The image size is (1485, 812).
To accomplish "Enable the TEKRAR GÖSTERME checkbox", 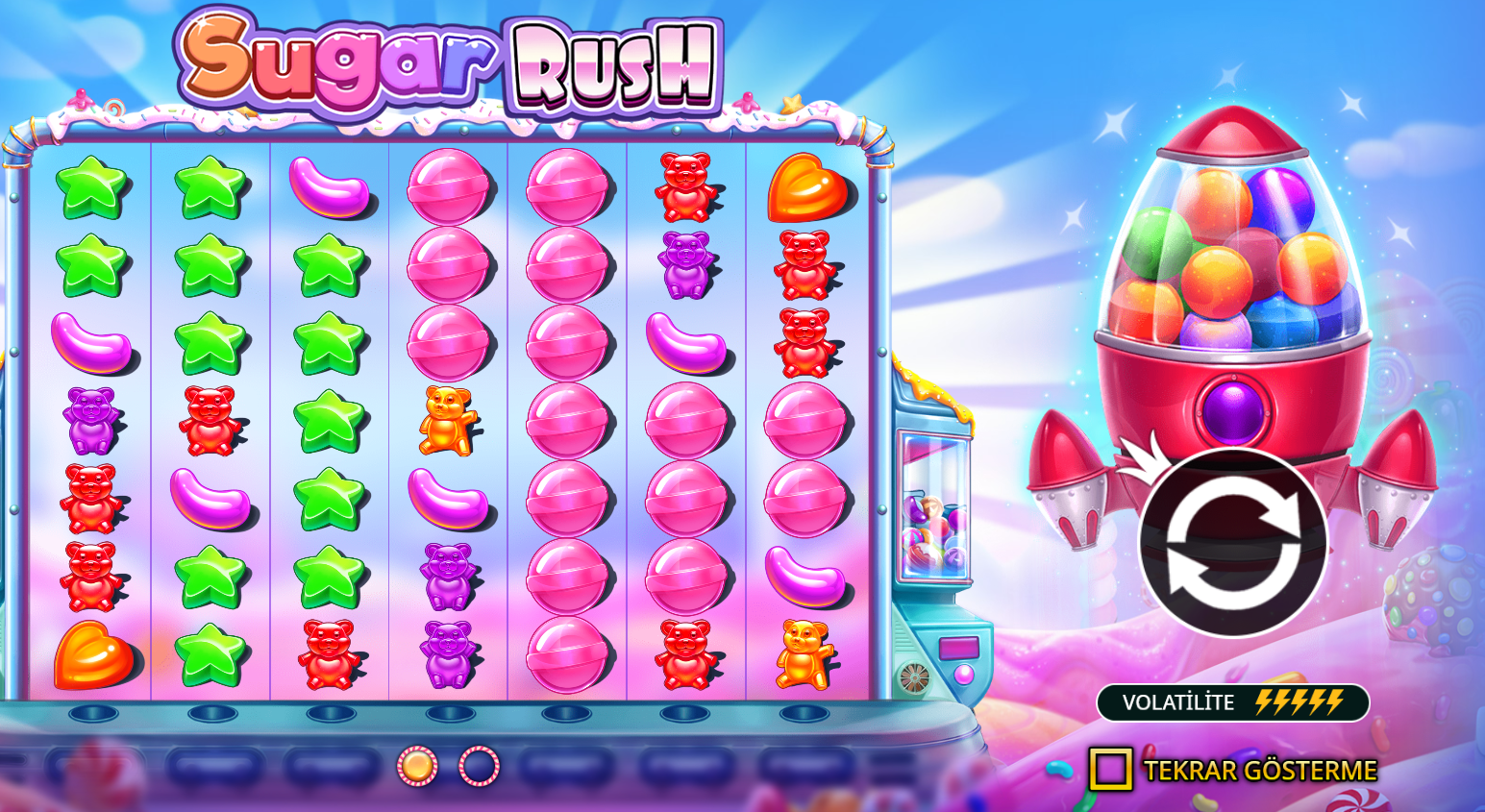I will coord(1110,769).
